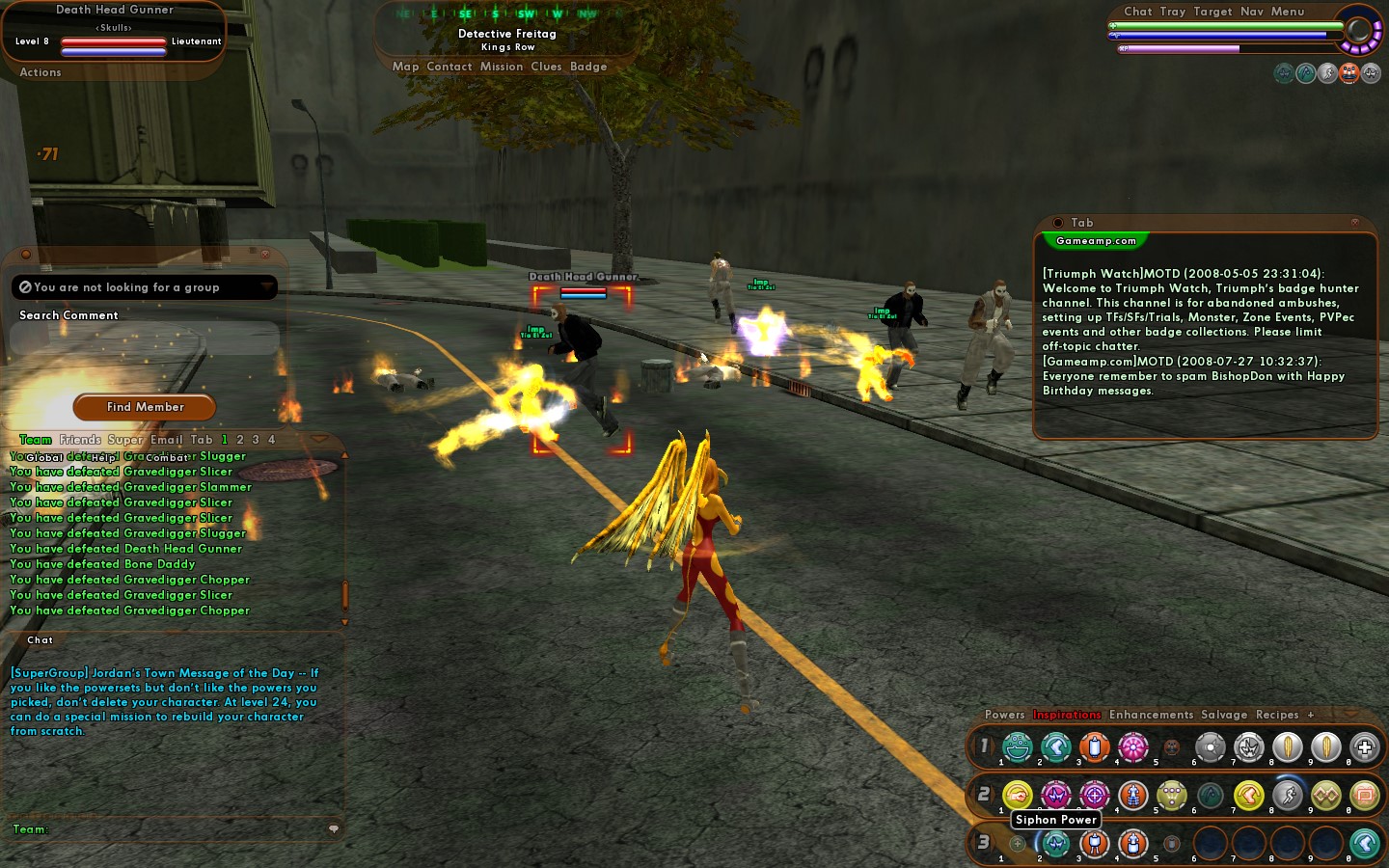Toggle the Chat window from the top bar
This screenshot has width=1389, height=868.
point(1137,12)
